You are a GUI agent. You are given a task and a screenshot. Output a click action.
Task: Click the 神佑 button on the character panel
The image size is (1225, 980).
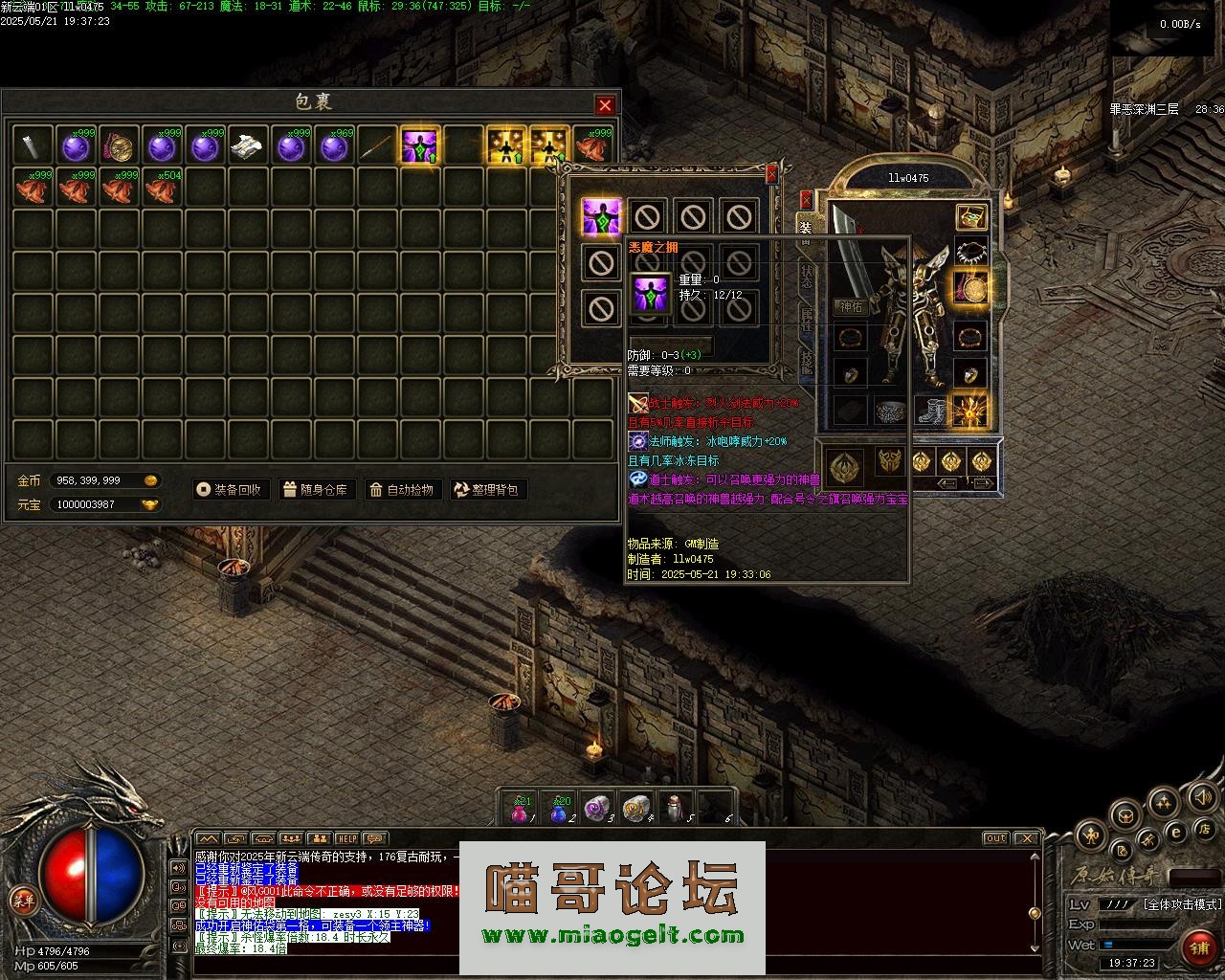(x=850, y=307)
